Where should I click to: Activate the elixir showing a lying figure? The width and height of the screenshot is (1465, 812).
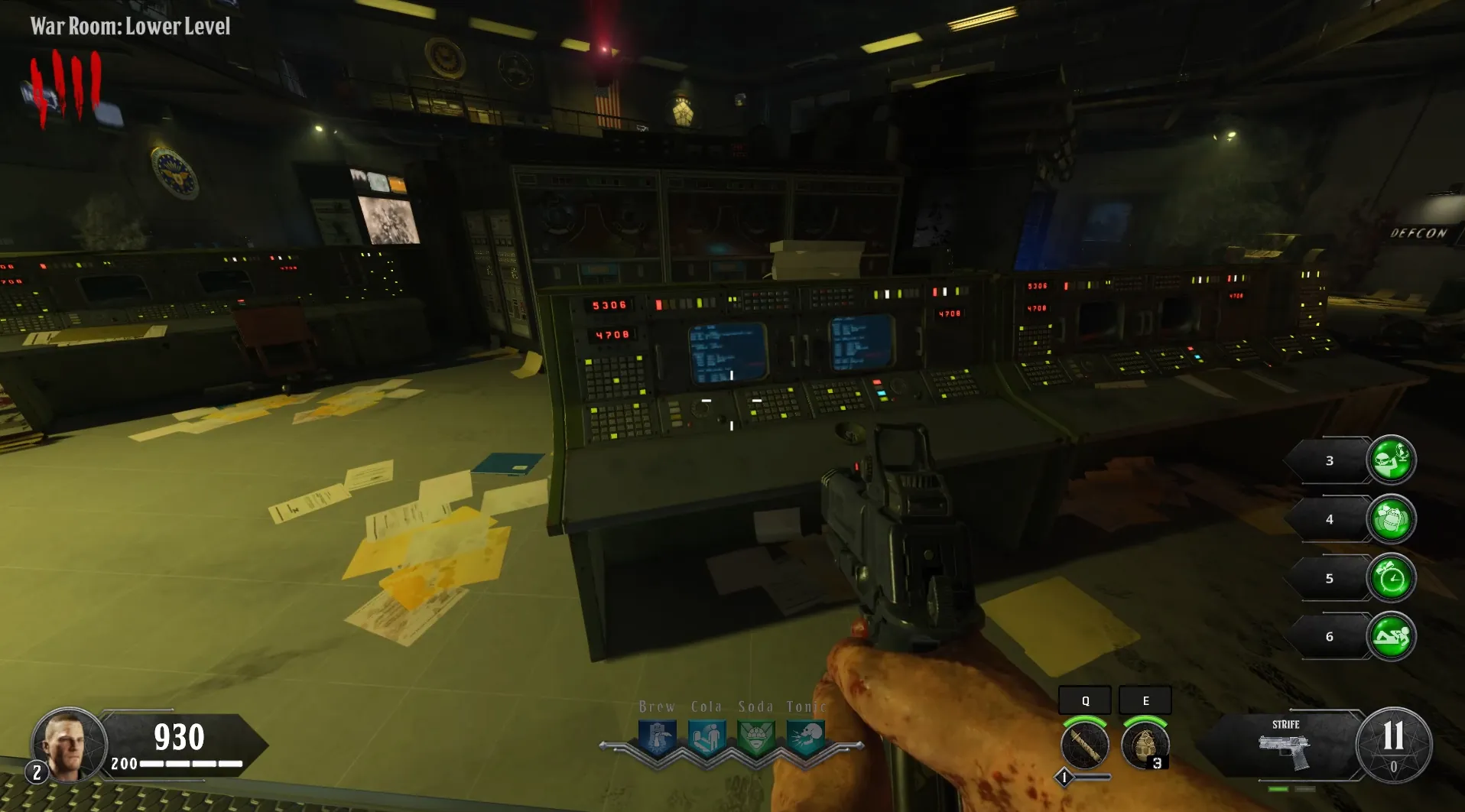1391,637
